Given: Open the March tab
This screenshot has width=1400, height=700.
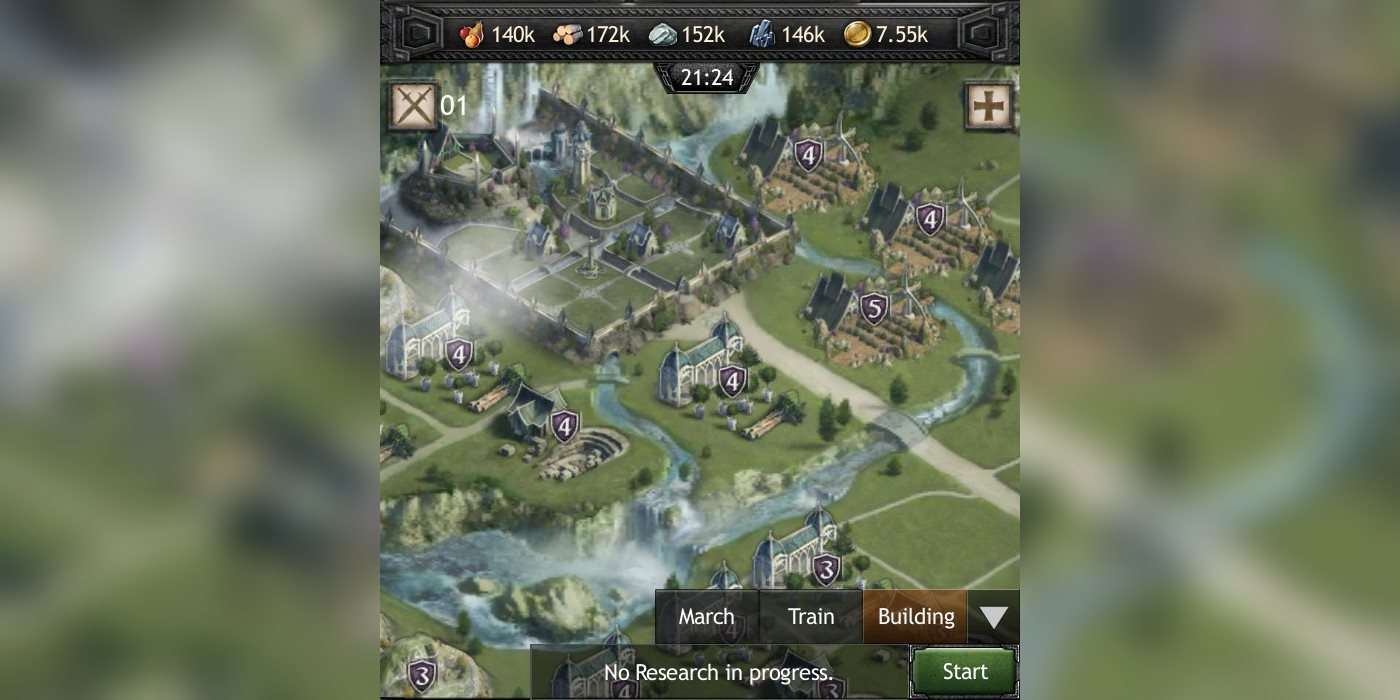Looking at the screenshot, I should [x=707, y=617].
